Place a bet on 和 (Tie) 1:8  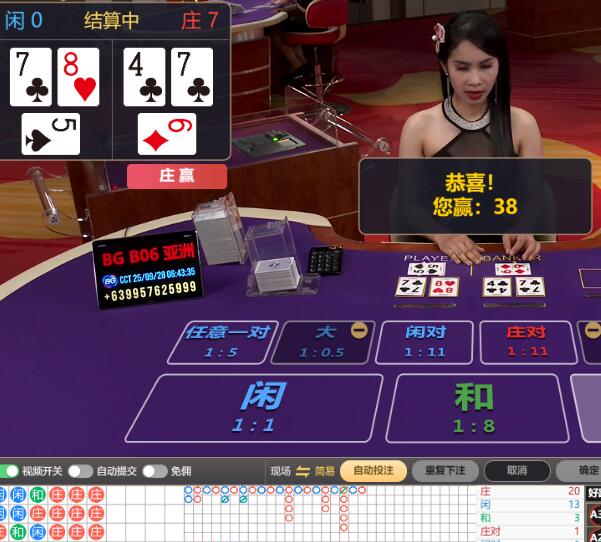point(473,407)
